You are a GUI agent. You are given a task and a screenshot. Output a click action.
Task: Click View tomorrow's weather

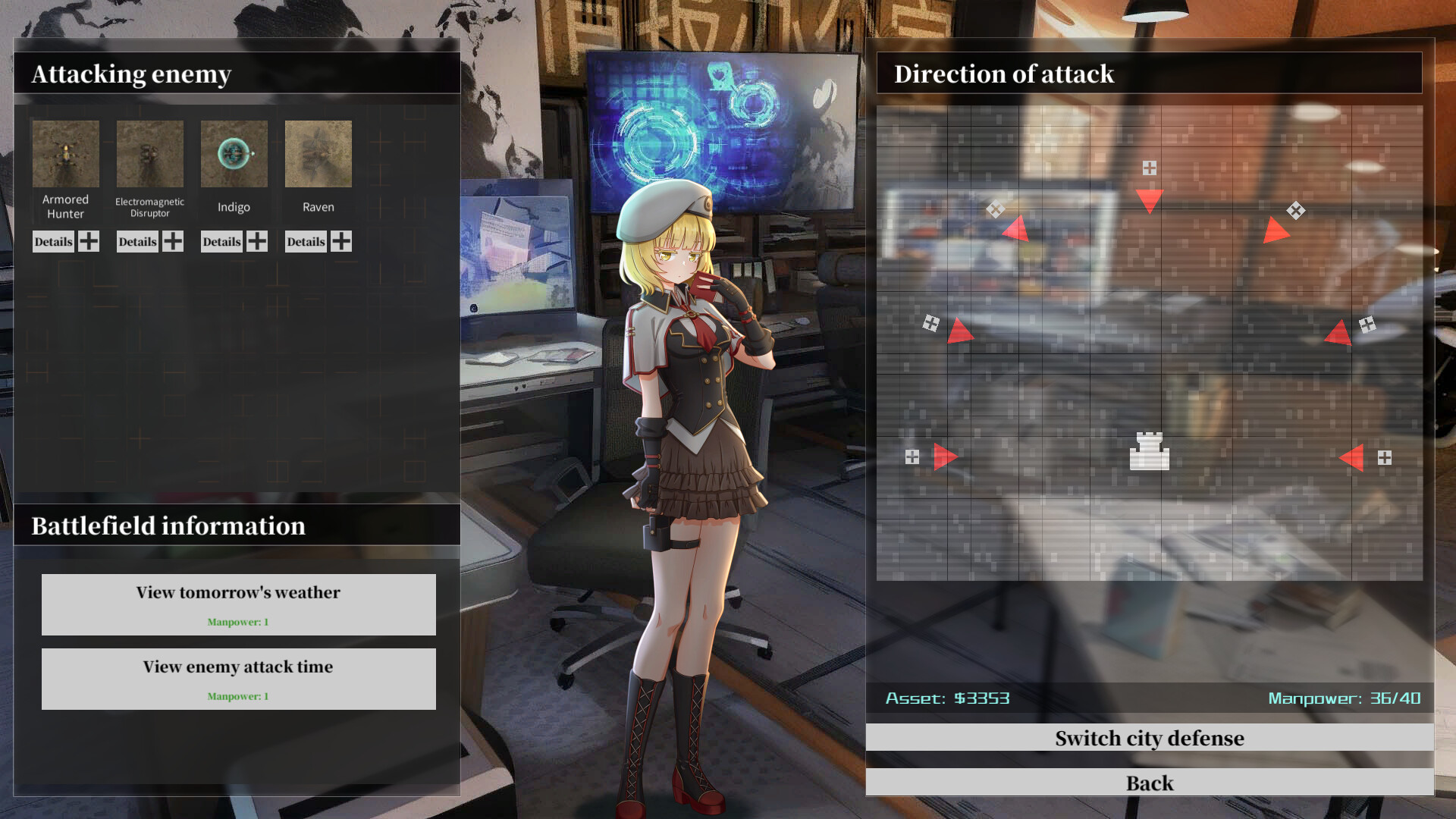pos(237,604)
